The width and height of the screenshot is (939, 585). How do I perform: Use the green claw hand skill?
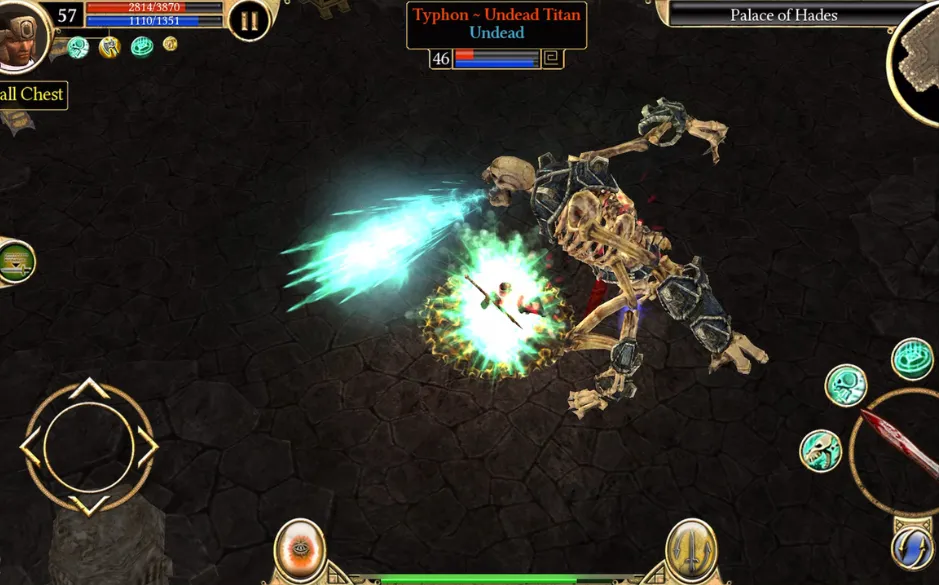pyautogui.click(x=911, y=359)
